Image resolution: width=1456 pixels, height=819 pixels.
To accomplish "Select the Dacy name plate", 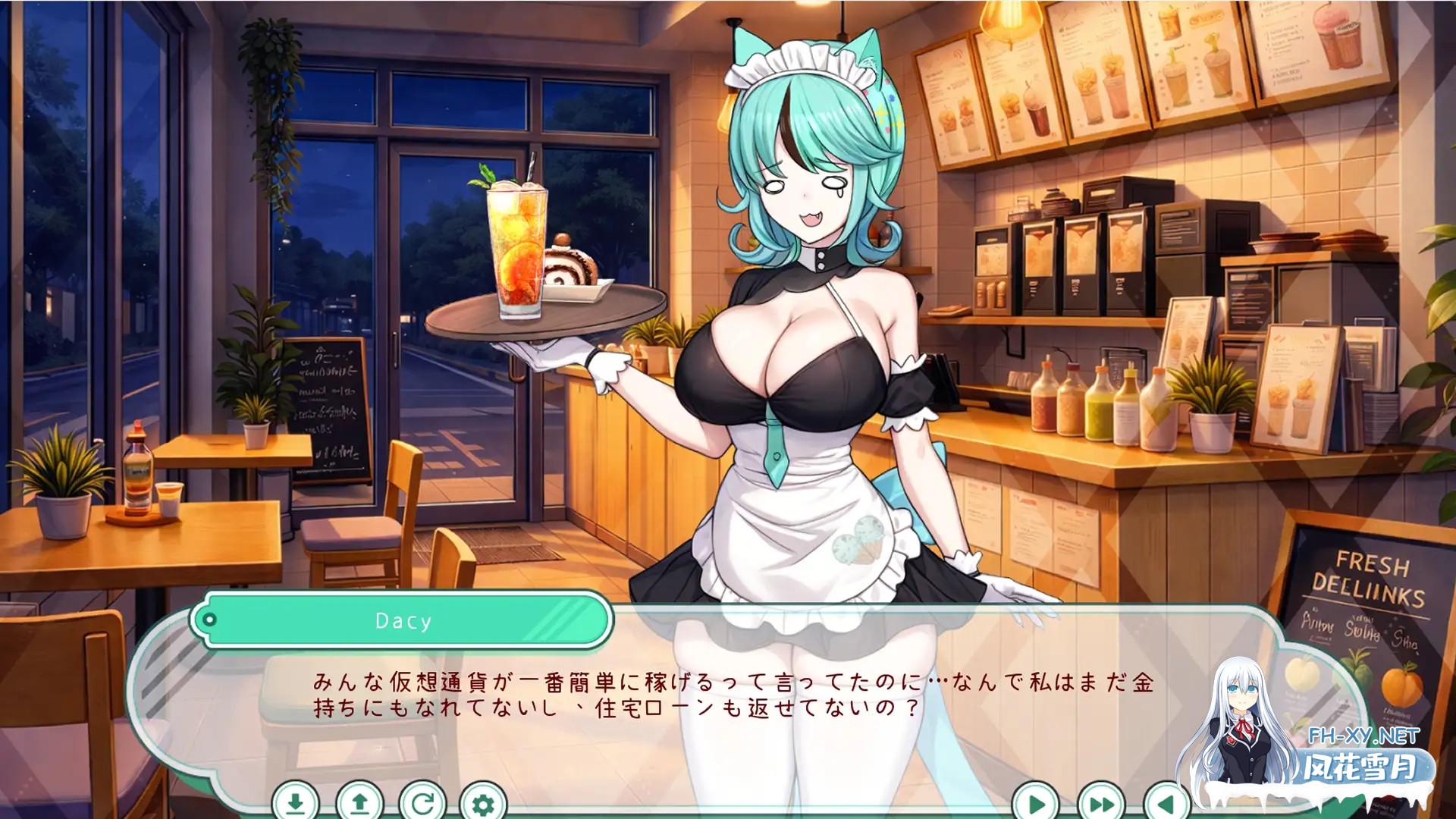I will (x=403, y=620).
